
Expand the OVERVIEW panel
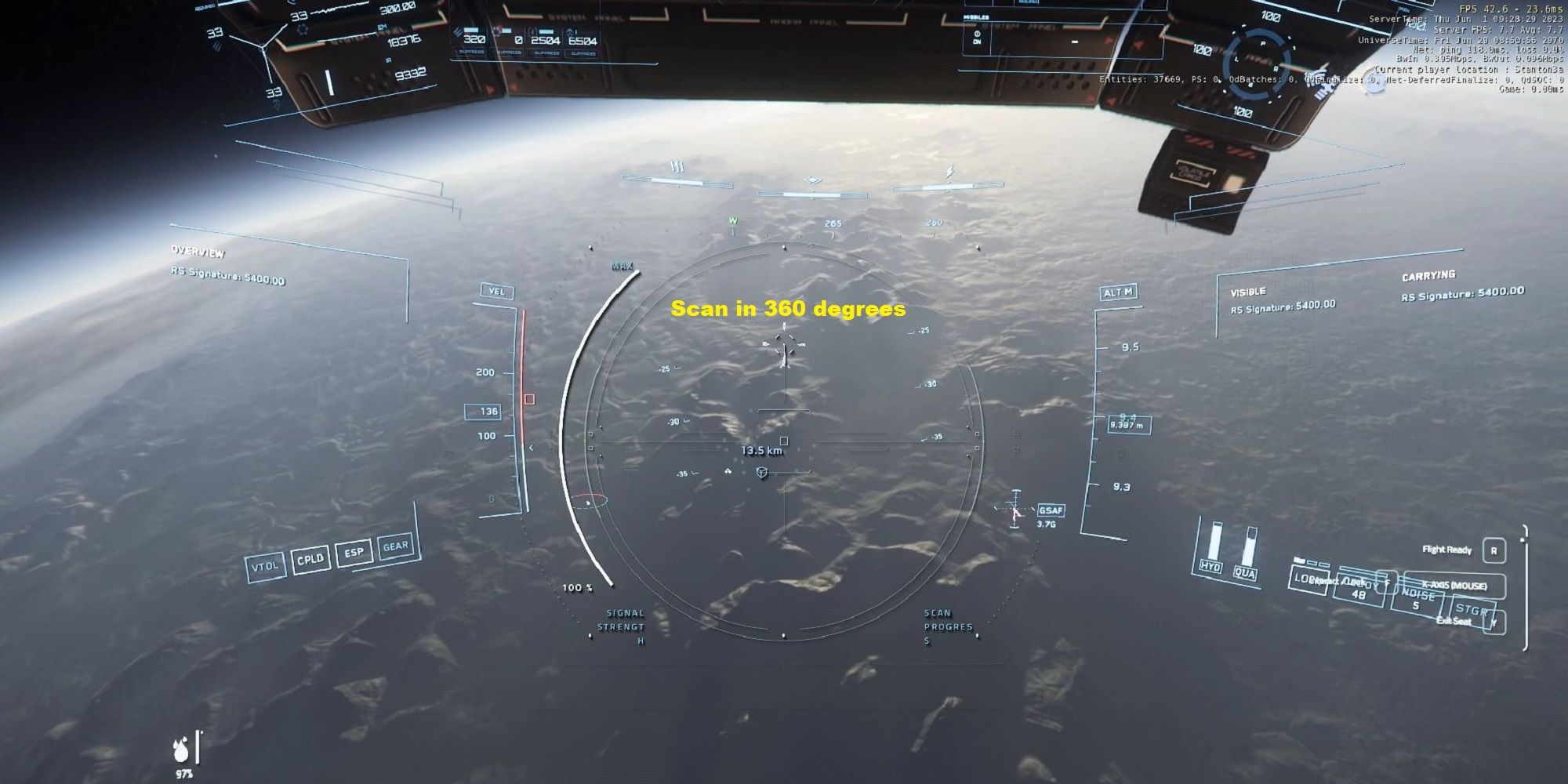(x=198, y=253)
